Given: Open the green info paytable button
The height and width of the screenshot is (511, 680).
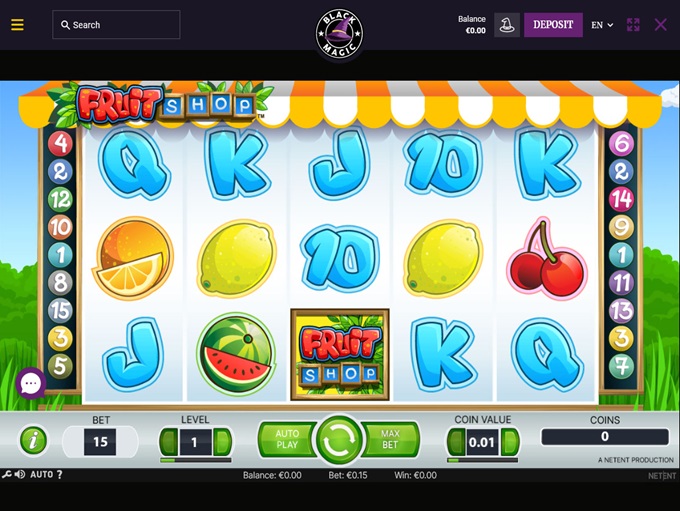Looking at the screenshot, I should point(33,440).
